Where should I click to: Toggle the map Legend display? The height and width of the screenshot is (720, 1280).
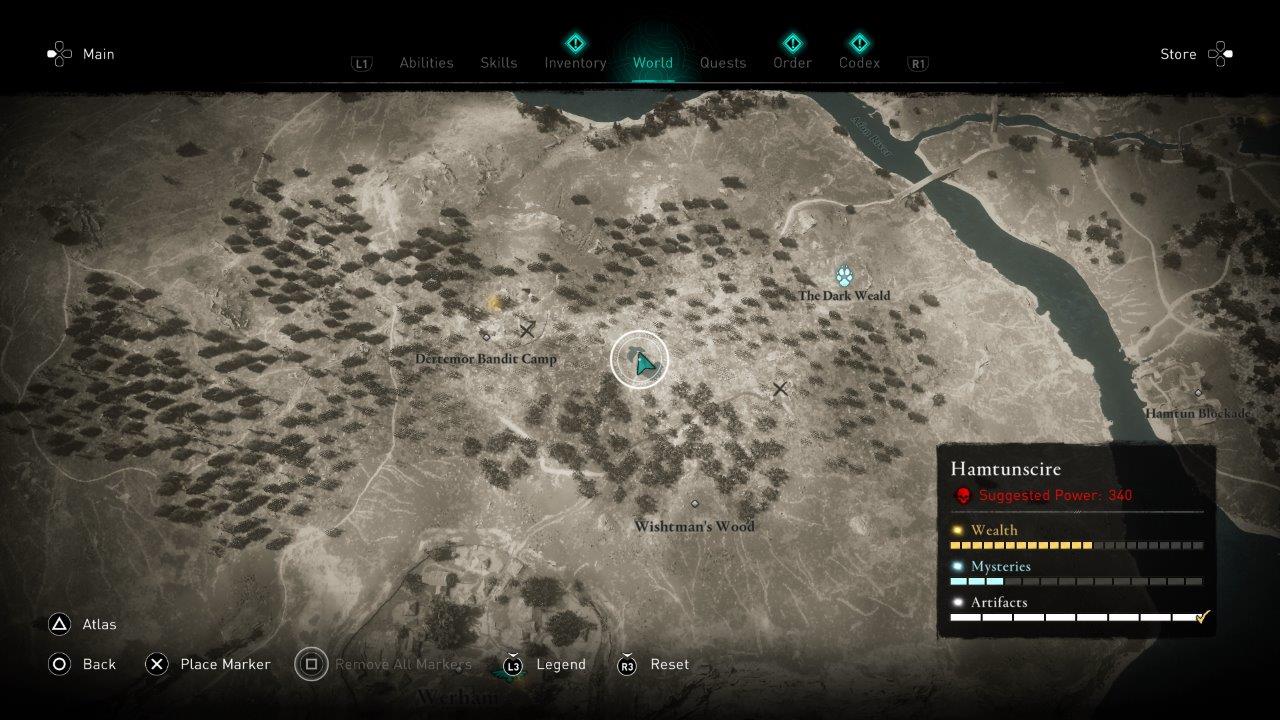[x=560, y=664]
